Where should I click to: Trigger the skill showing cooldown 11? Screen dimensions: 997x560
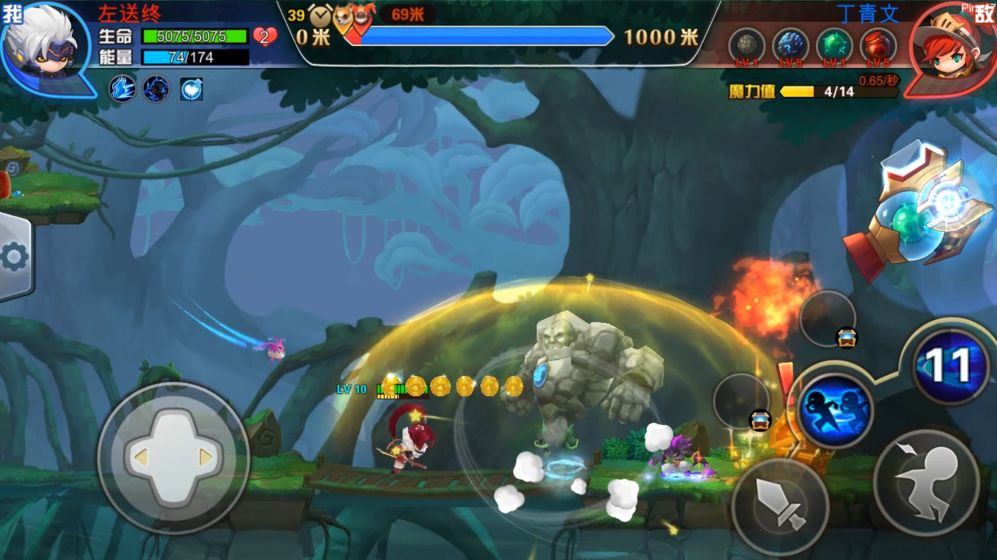pos(947,367)
